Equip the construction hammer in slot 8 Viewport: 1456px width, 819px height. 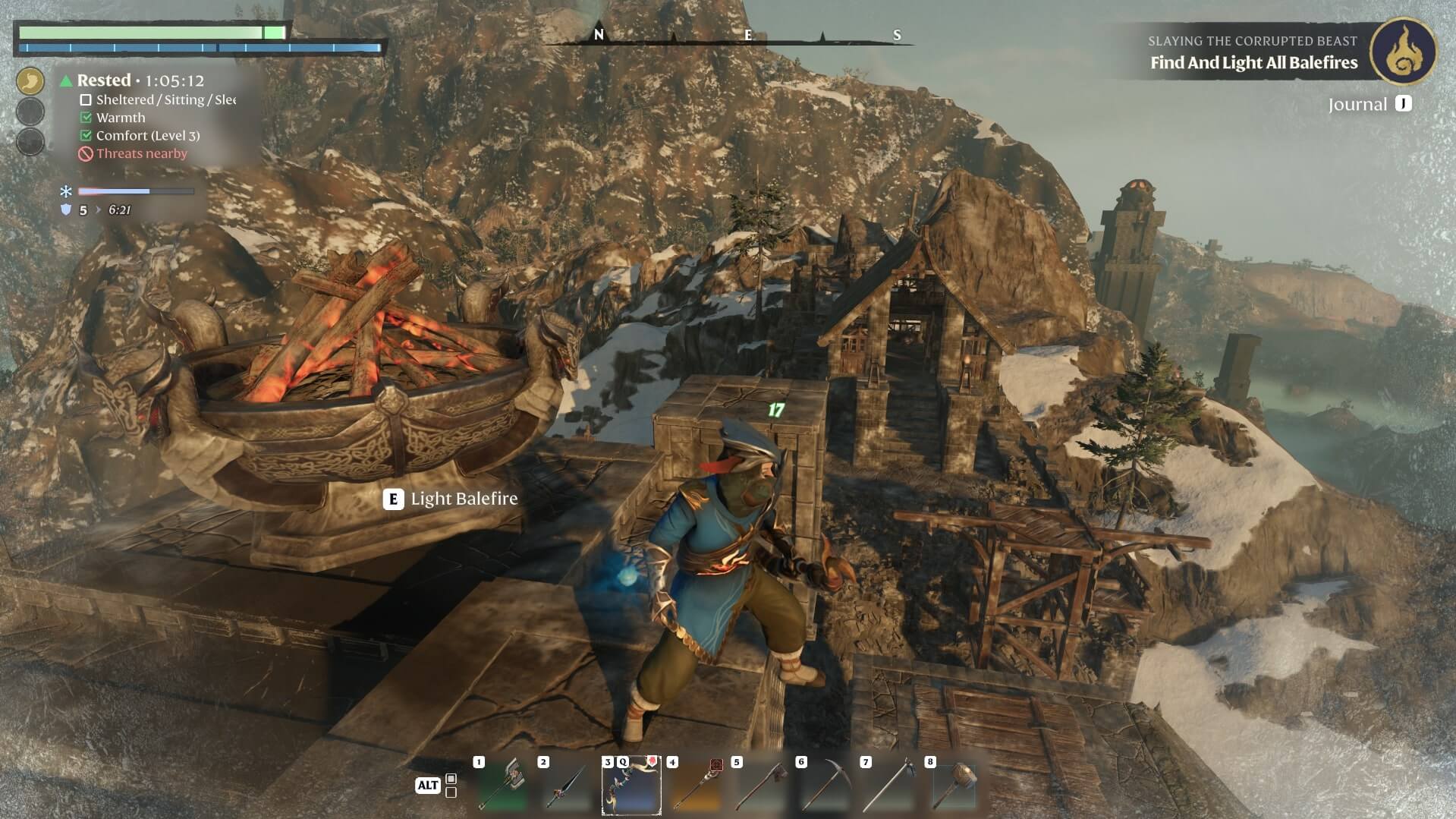(x=954, y=786)
